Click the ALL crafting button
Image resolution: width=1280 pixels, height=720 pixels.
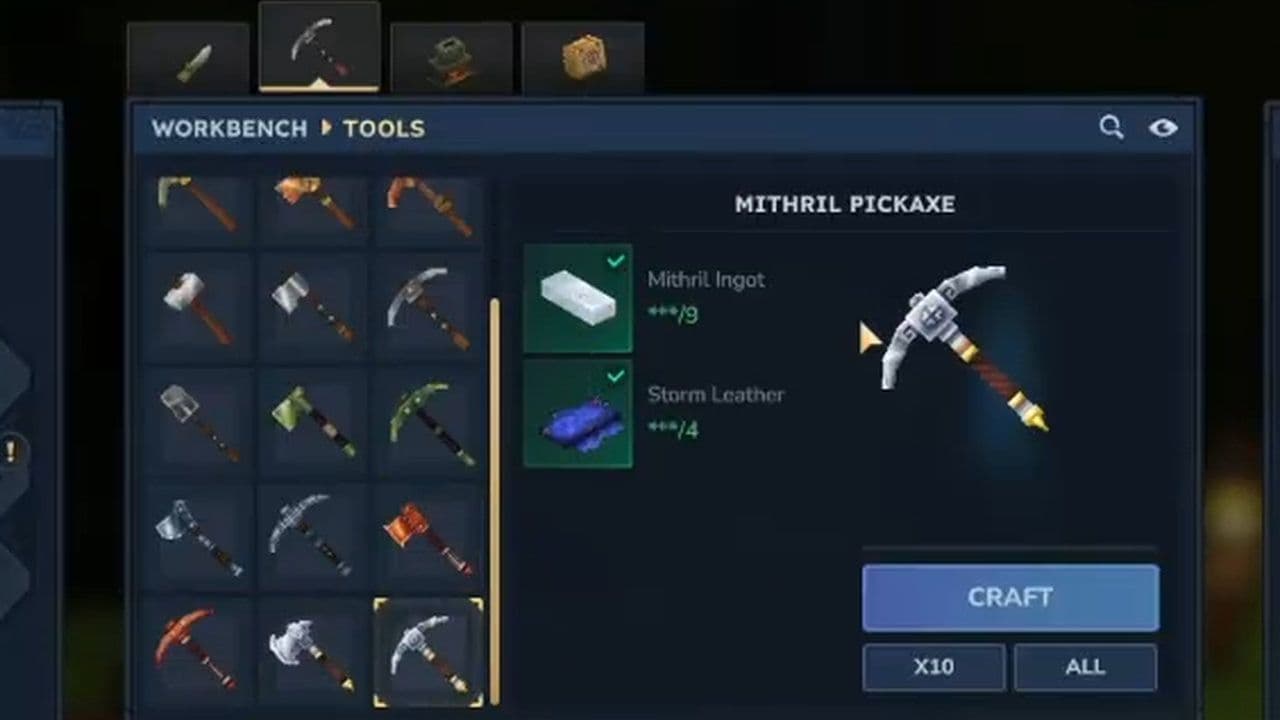click(1086, 667)
